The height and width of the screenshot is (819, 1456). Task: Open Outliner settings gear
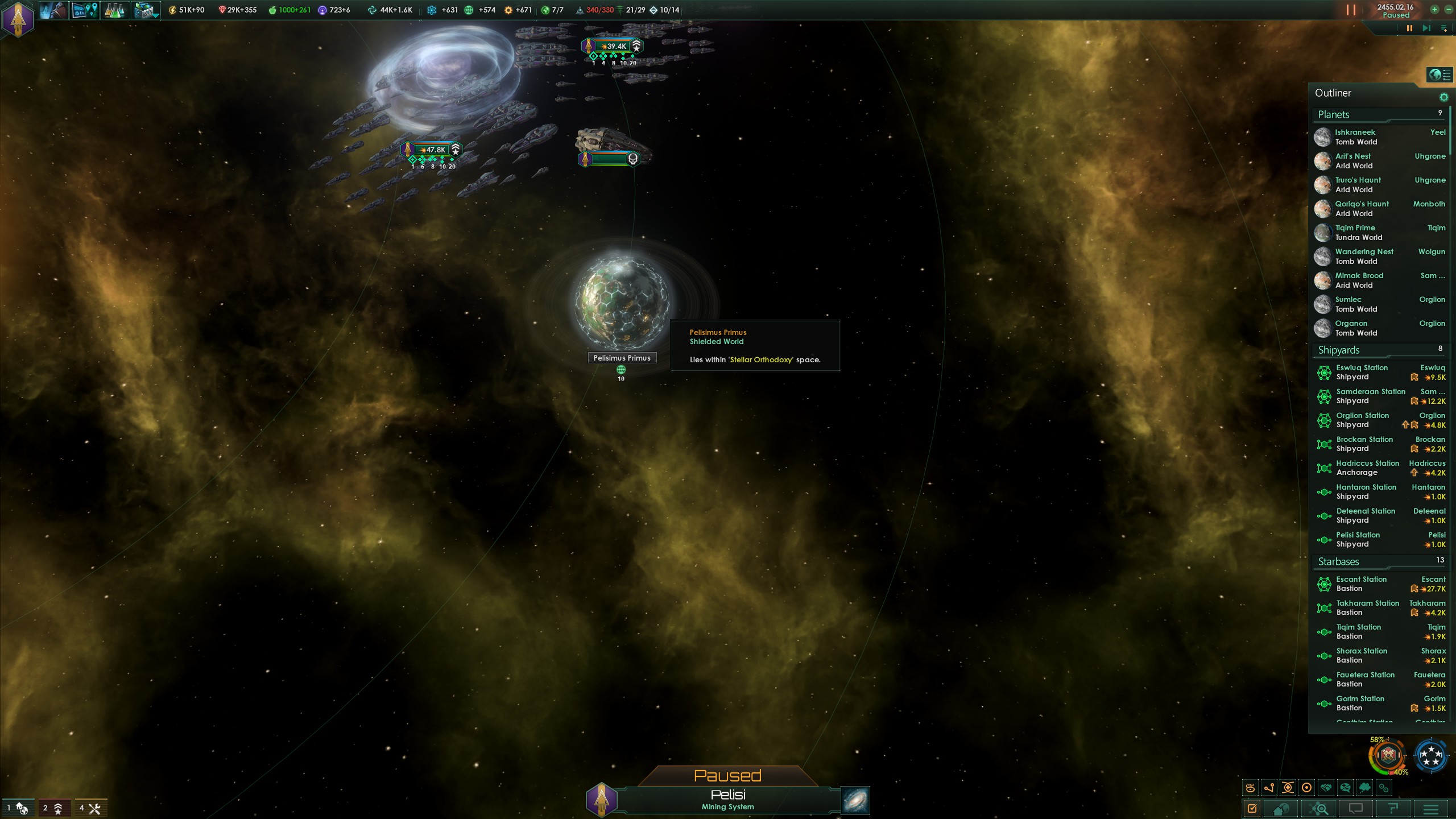point(1443,97)
